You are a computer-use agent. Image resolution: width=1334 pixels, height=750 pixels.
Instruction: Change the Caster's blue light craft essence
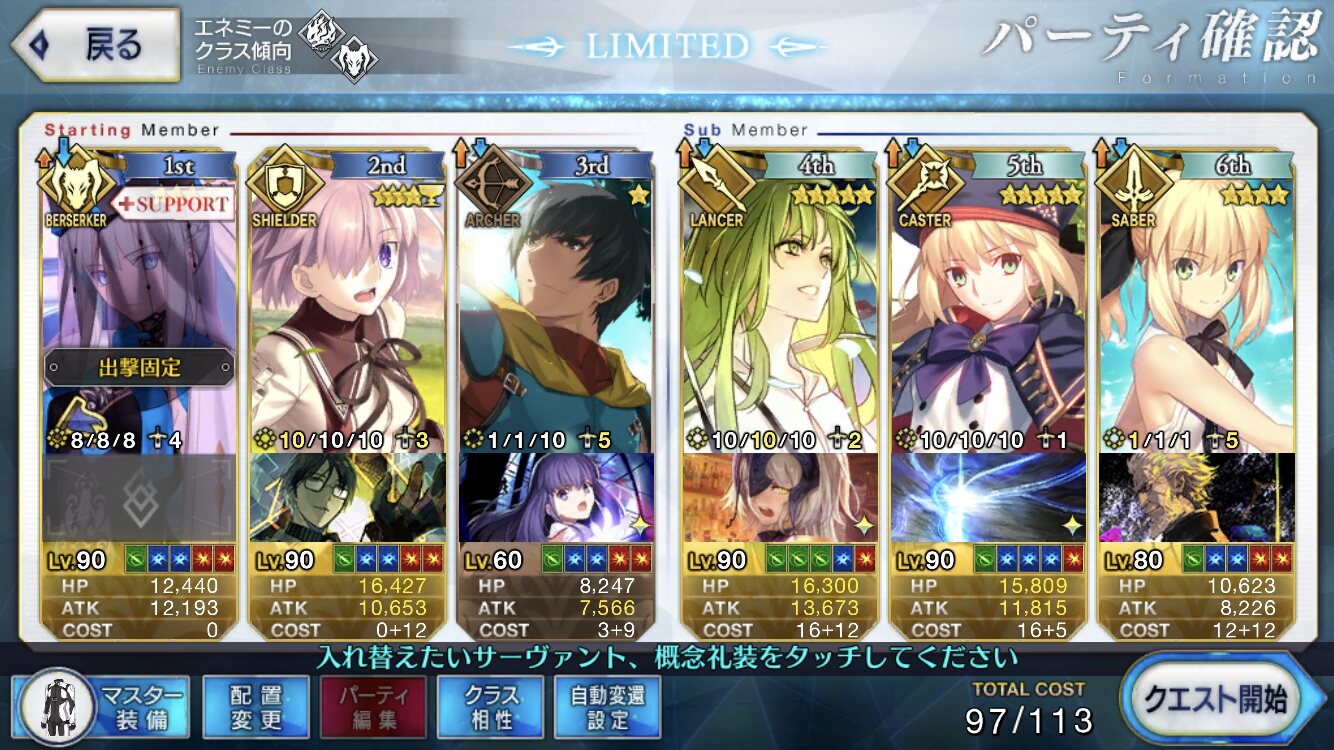pyautogui.click(x=987, y=497)
